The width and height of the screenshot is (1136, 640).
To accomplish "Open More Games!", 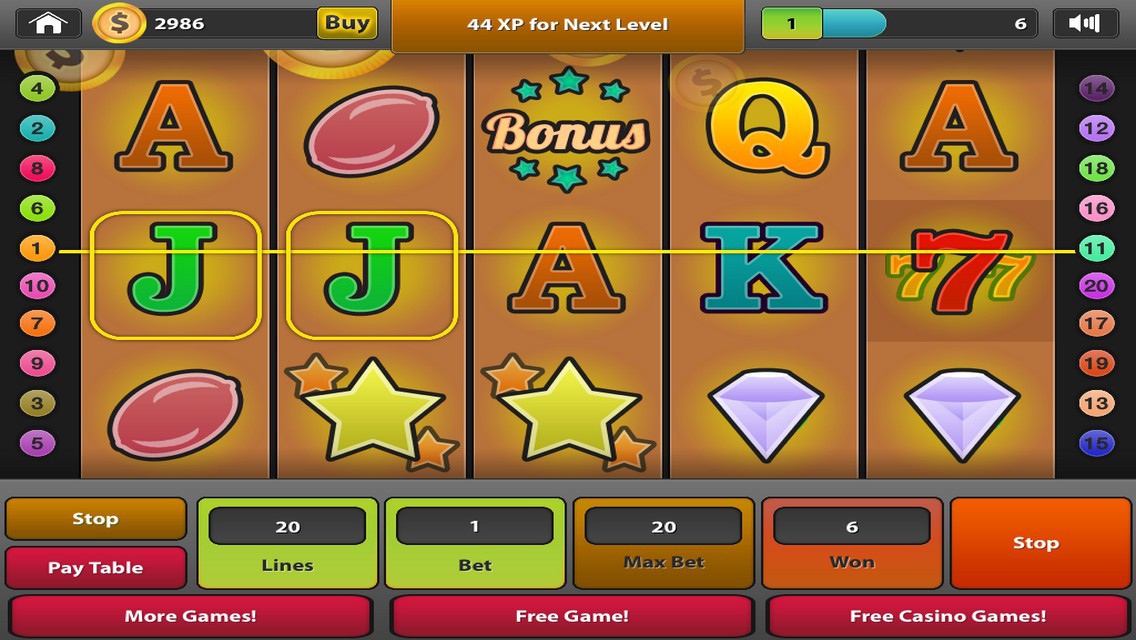I will click(x=190, y=616).
